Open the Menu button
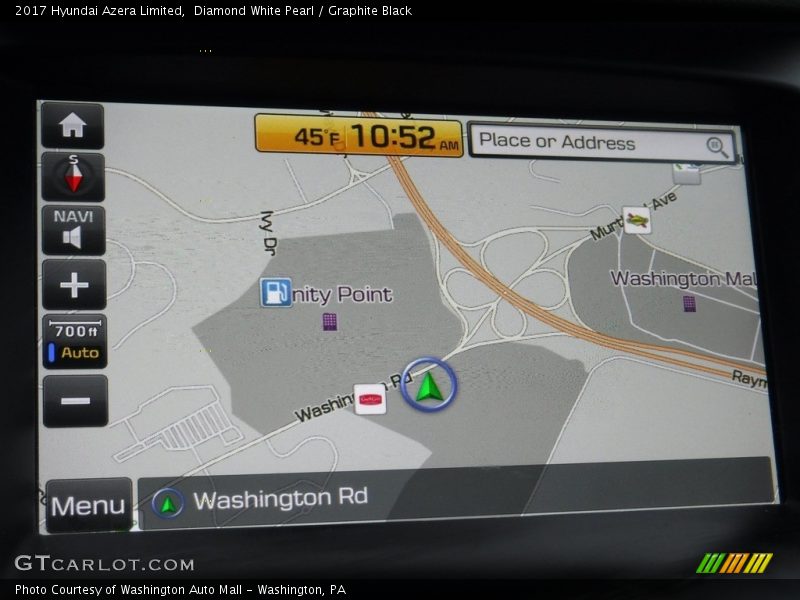 (88, 505)
